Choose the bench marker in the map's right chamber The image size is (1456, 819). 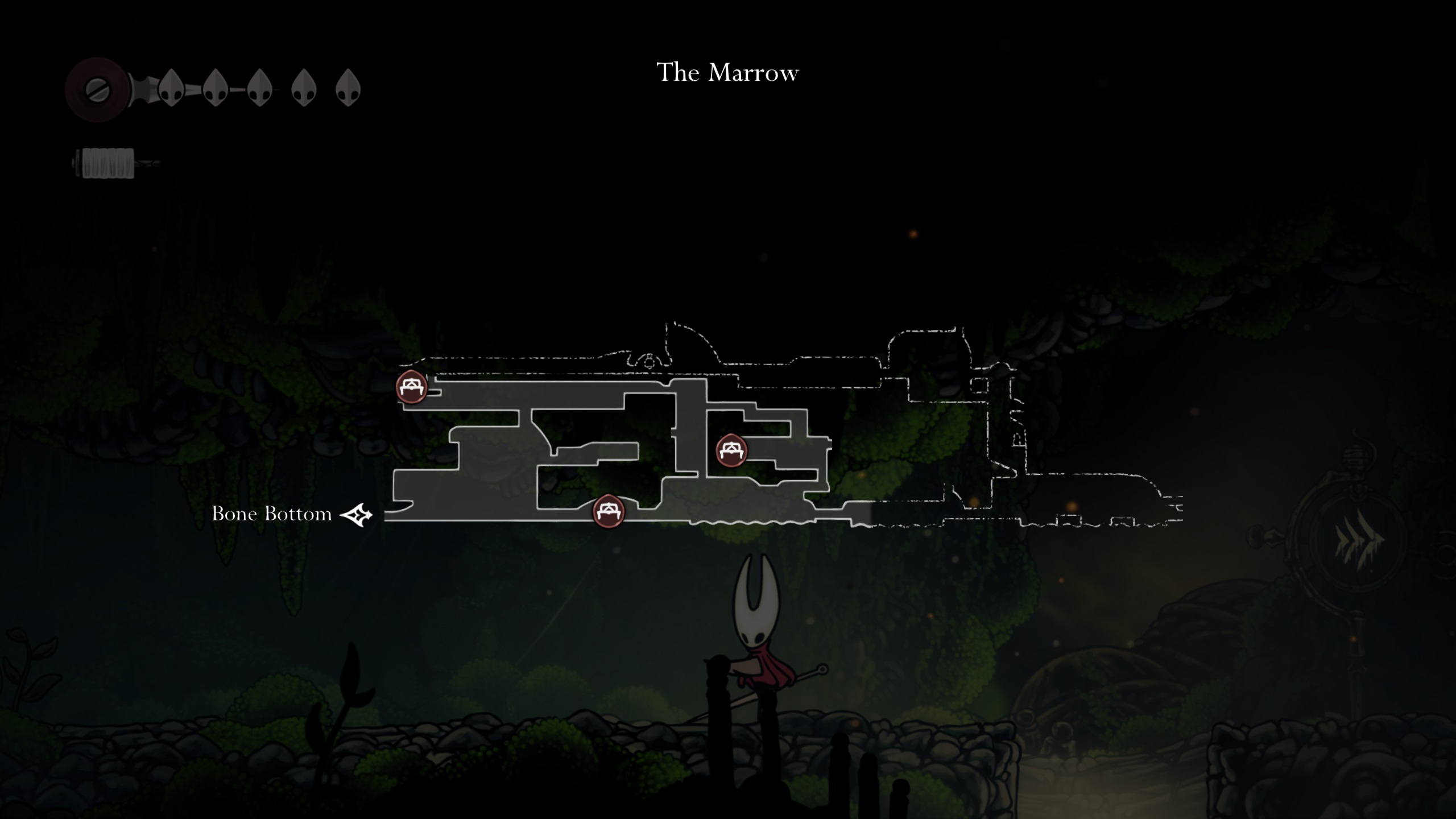pyautogui.click(x=731, y=450)
